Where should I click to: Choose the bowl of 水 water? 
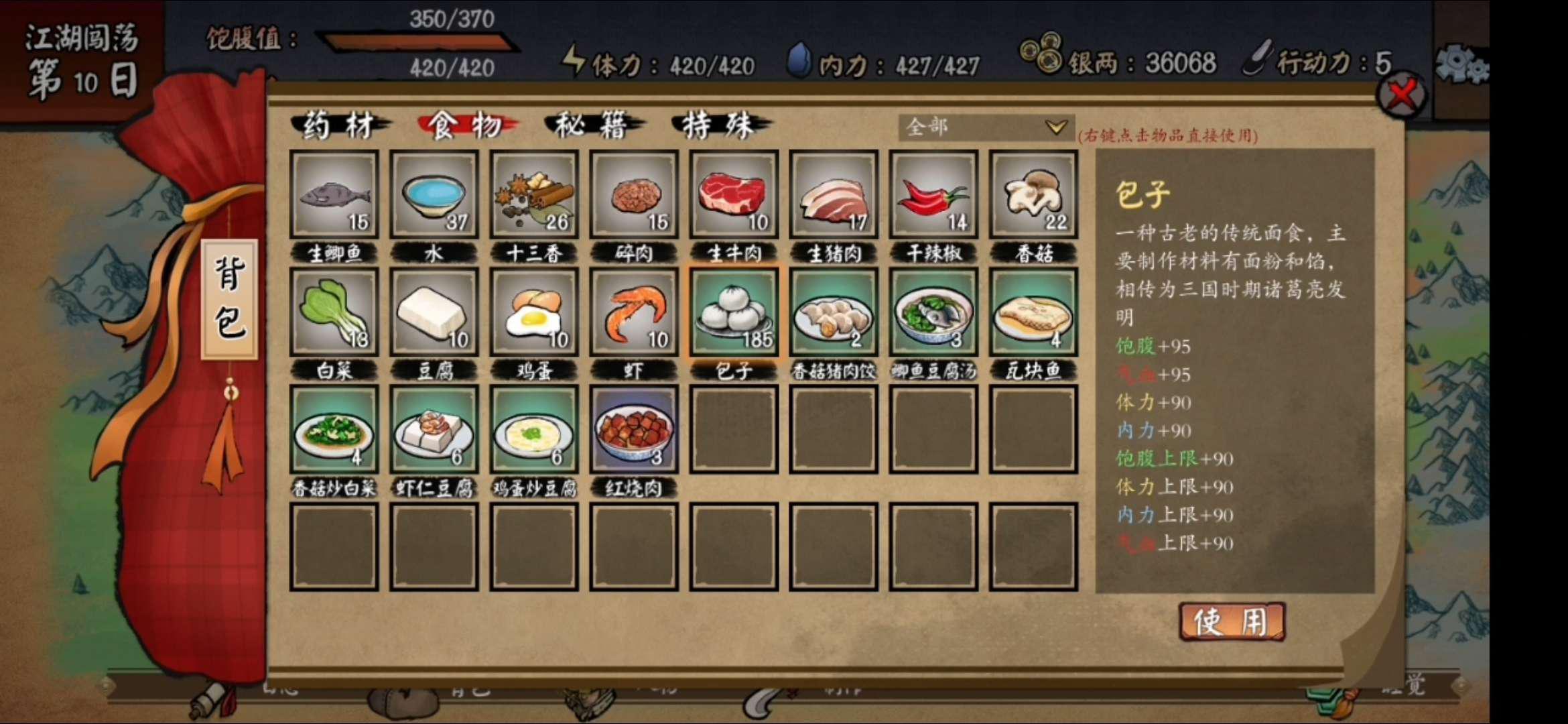coord(434,194)
